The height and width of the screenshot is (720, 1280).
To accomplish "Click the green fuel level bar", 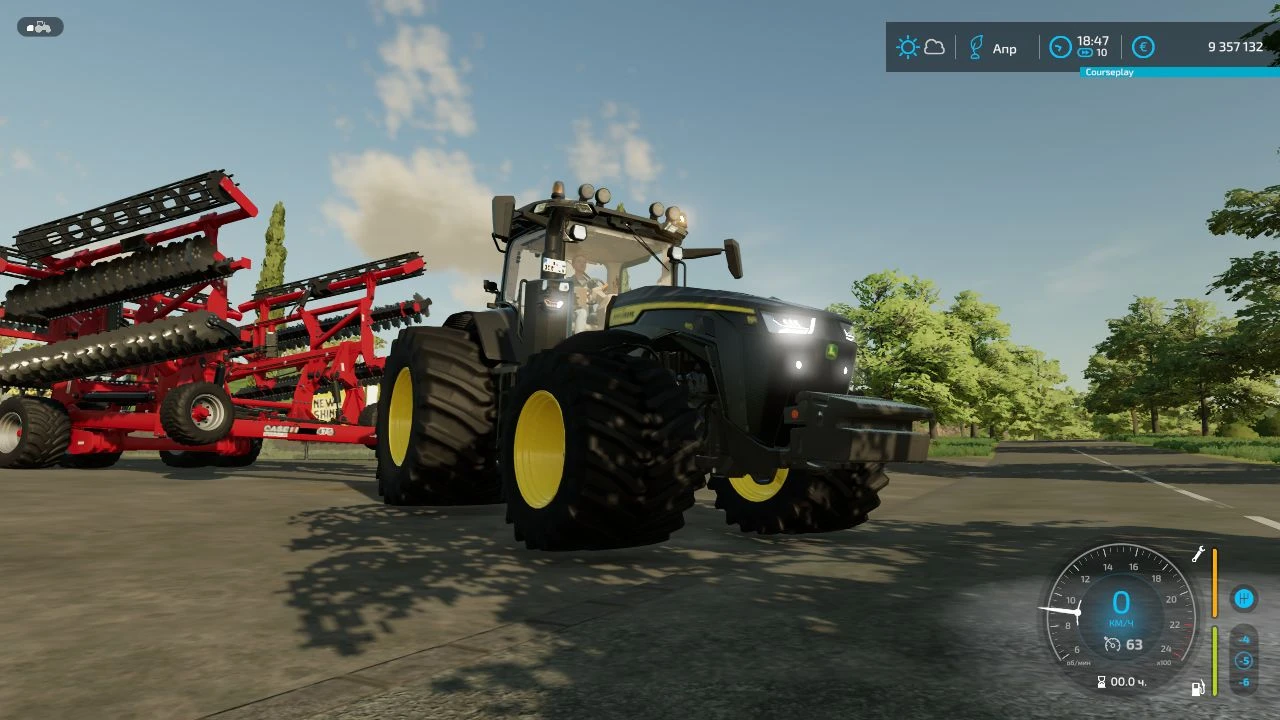I will tap(1214, 660).
